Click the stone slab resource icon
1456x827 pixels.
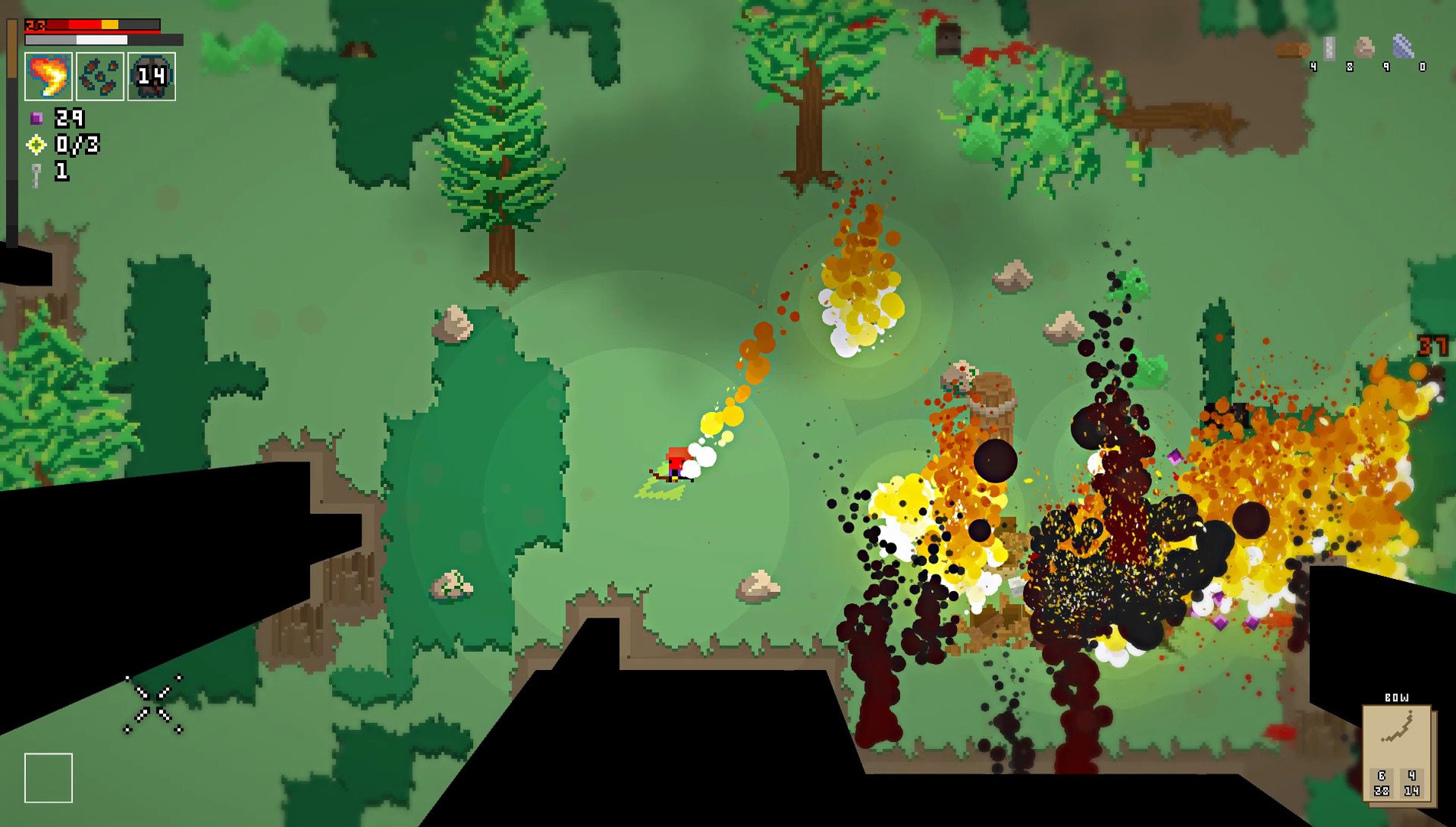point(1329,48)
